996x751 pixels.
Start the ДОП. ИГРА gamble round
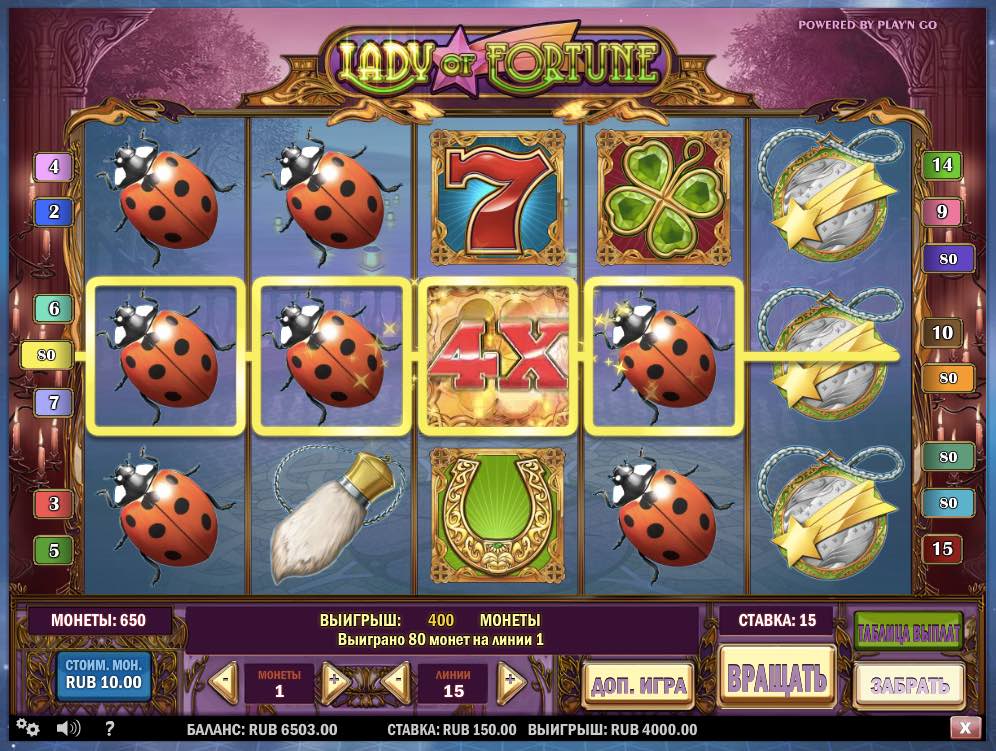[x=639, y=685]
